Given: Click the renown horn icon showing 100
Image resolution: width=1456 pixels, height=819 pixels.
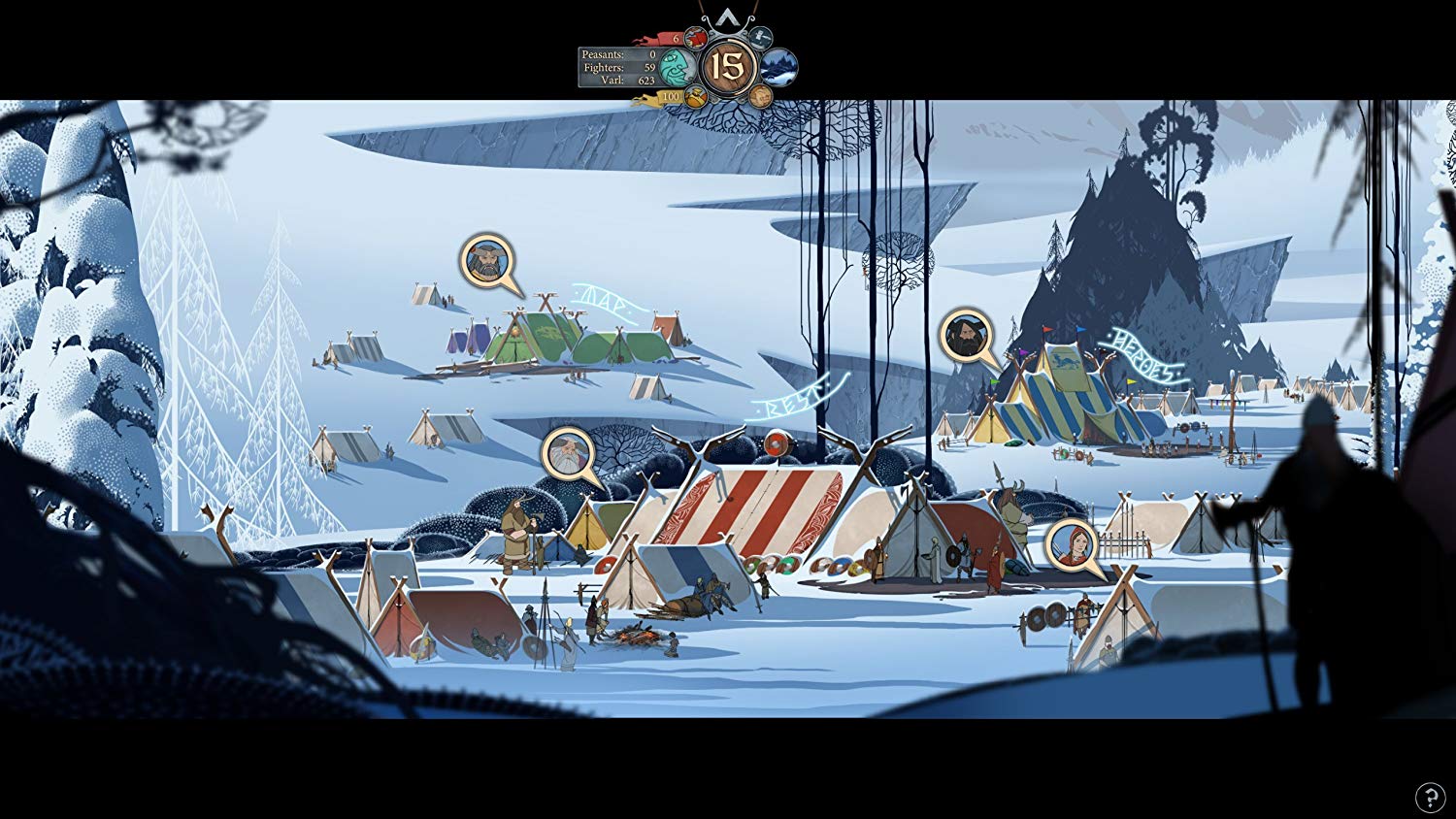Looking at the screenshot, I should click(x=694, y=97).
